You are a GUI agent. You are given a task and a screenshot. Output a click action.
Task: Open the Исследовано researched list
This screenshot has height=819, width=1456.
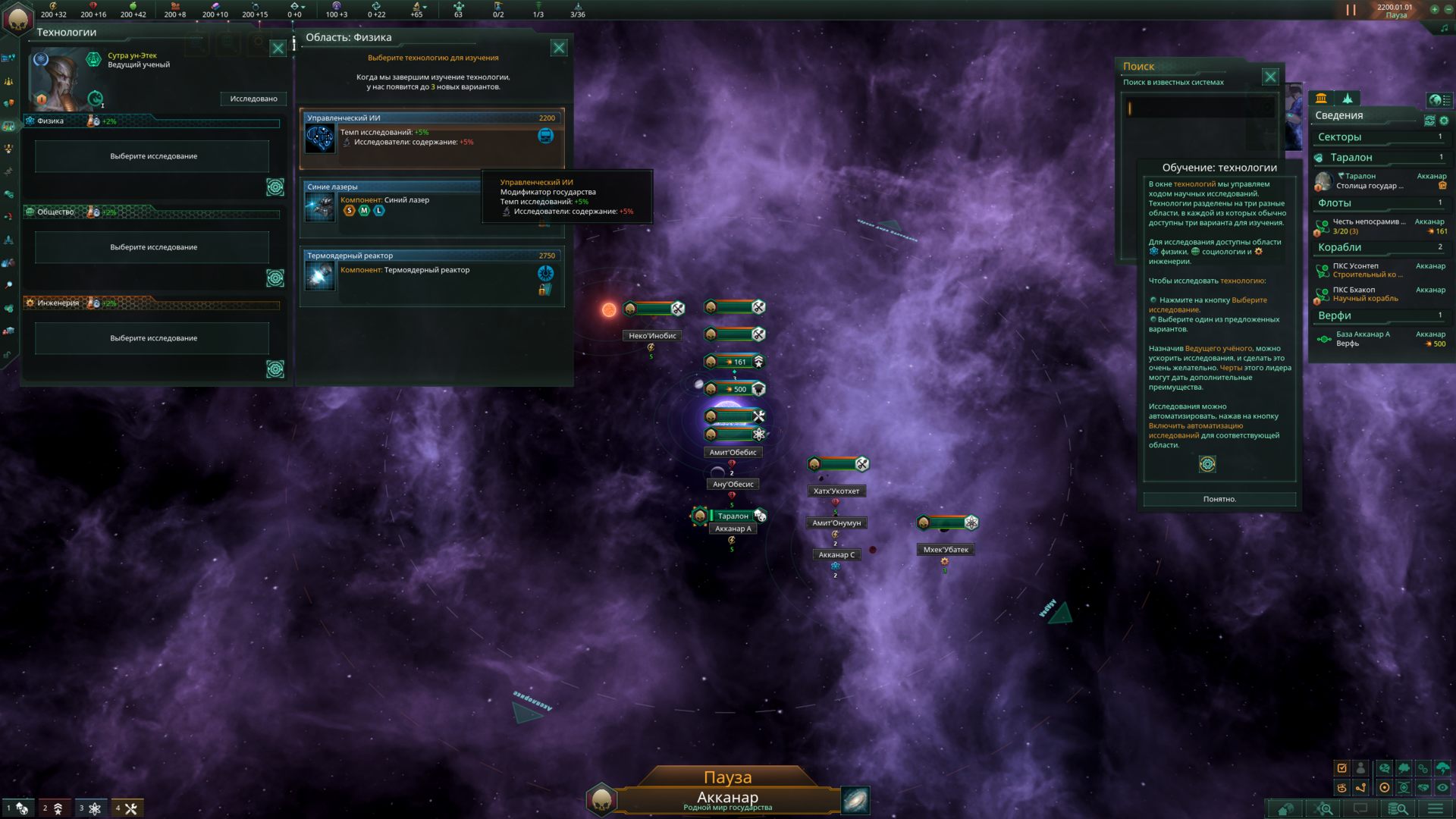click(253, 99)
